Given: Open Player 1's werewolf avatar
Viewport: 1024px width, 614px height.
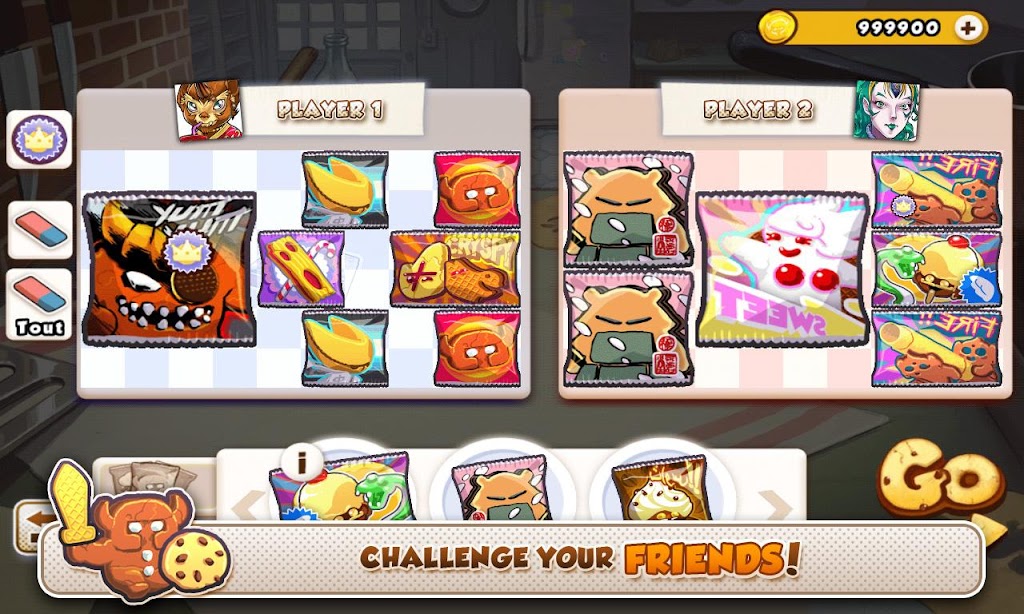Looking at the screenshot, I should click(208, 111).
